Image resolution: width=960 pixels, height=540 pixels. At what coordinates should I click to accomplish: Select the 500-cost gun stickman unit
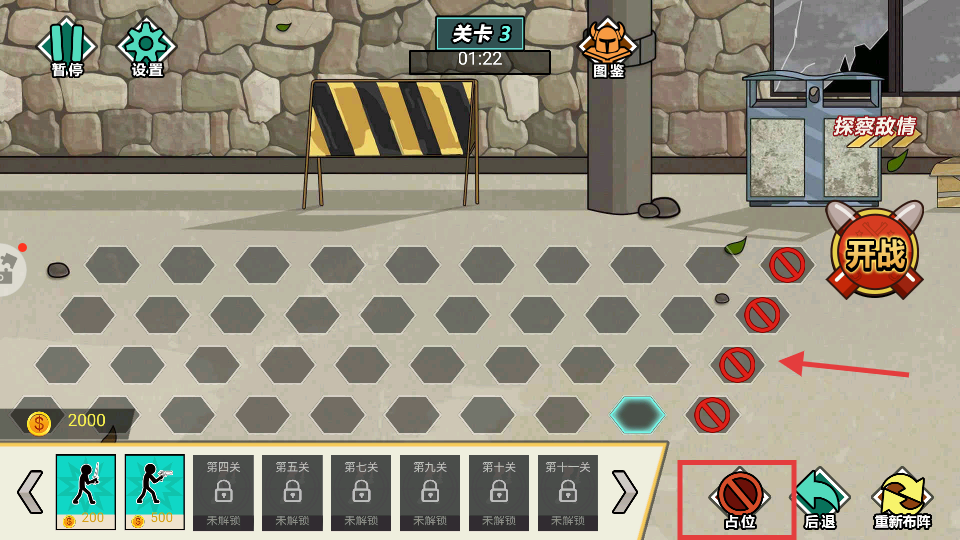click(x=155, y=491)
